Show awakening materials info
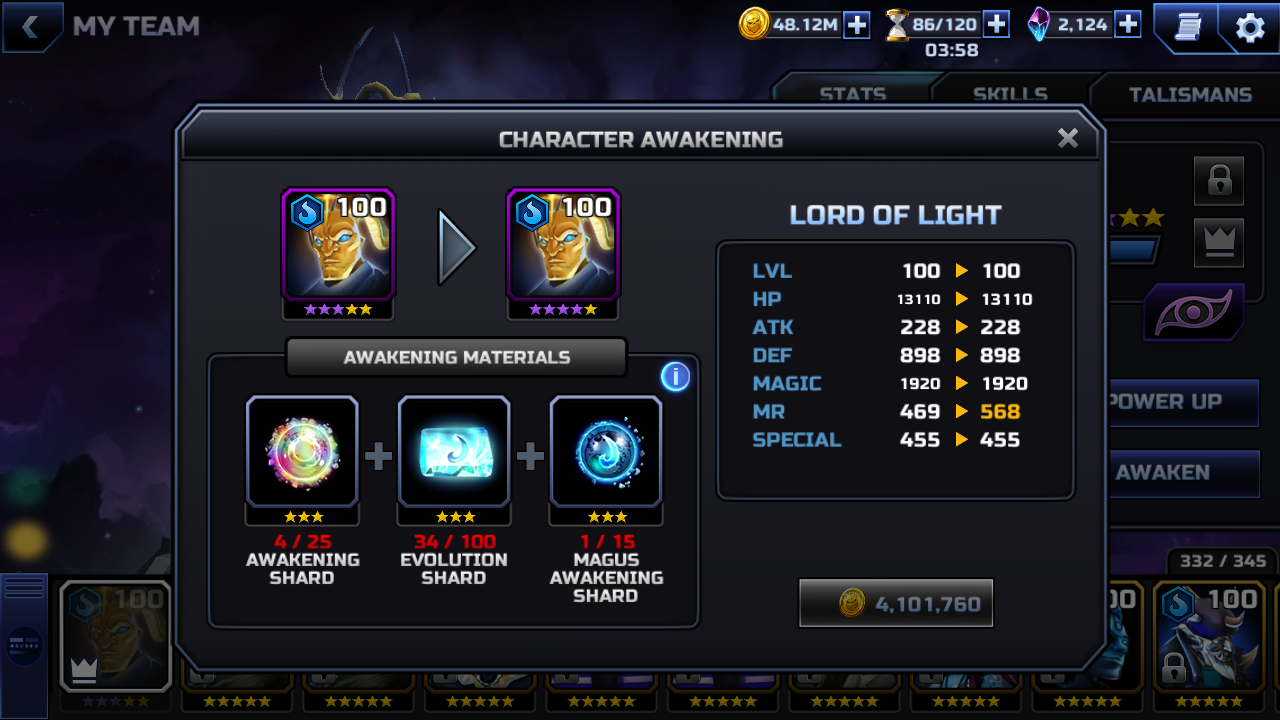Viewport: 1280px width, 720px height. [675, 376]
